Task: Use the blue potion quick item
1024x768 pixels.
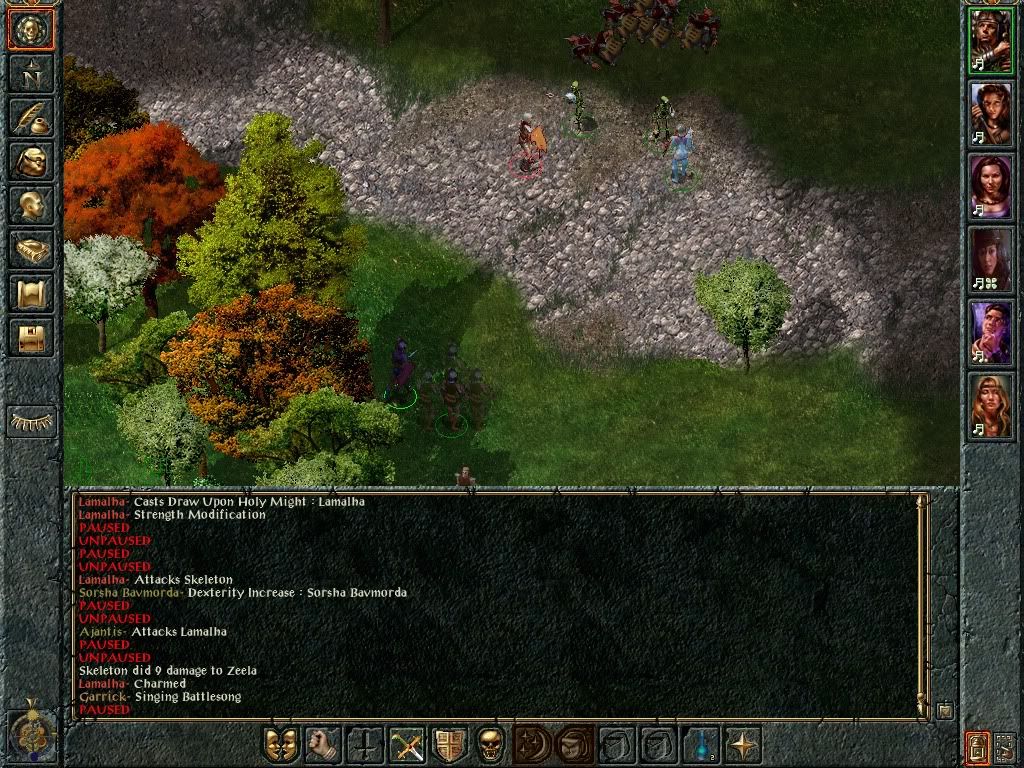Action: point(700,745)
